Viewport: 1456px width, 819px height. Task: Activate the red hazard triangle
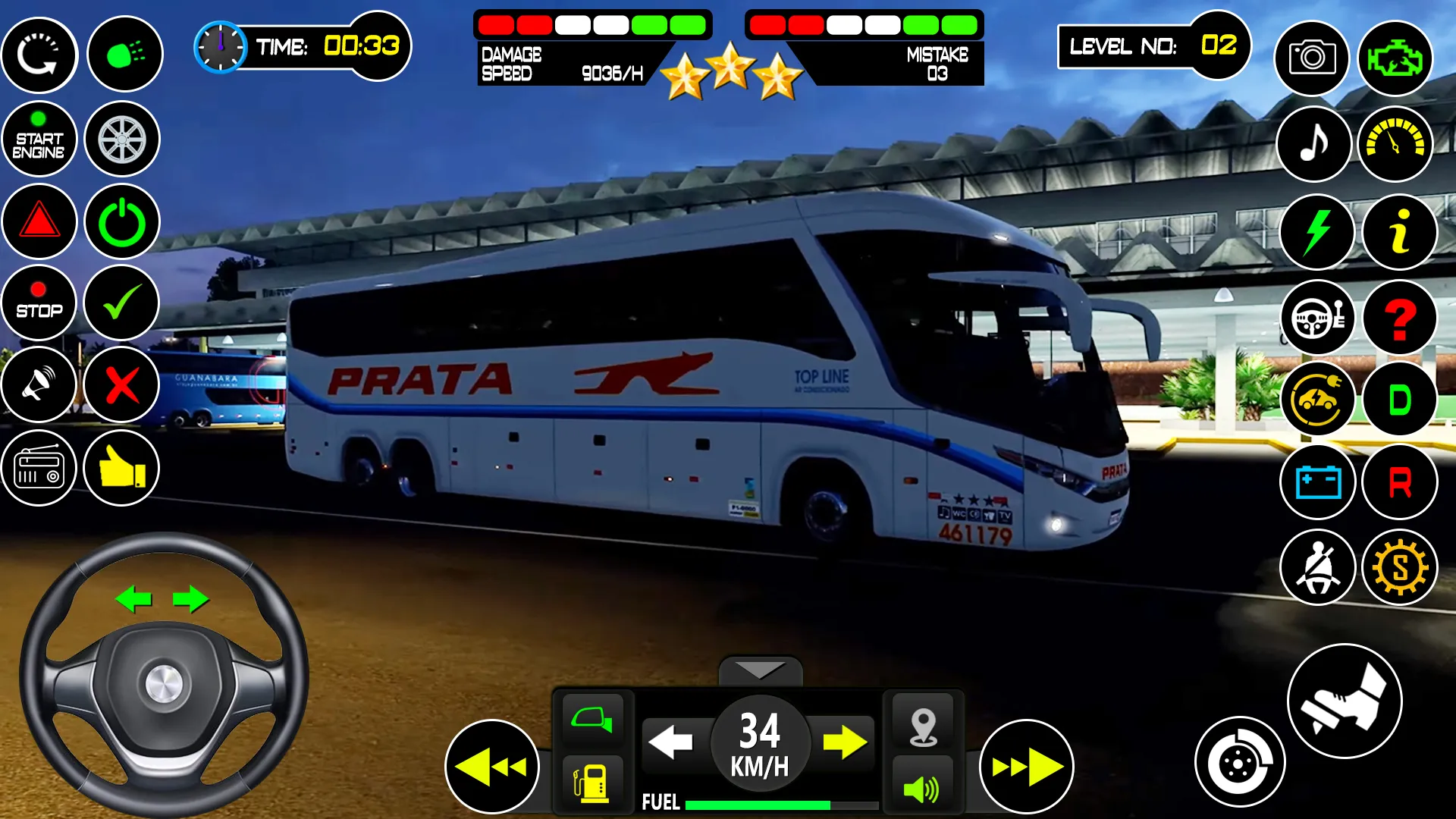pos(39,221)
